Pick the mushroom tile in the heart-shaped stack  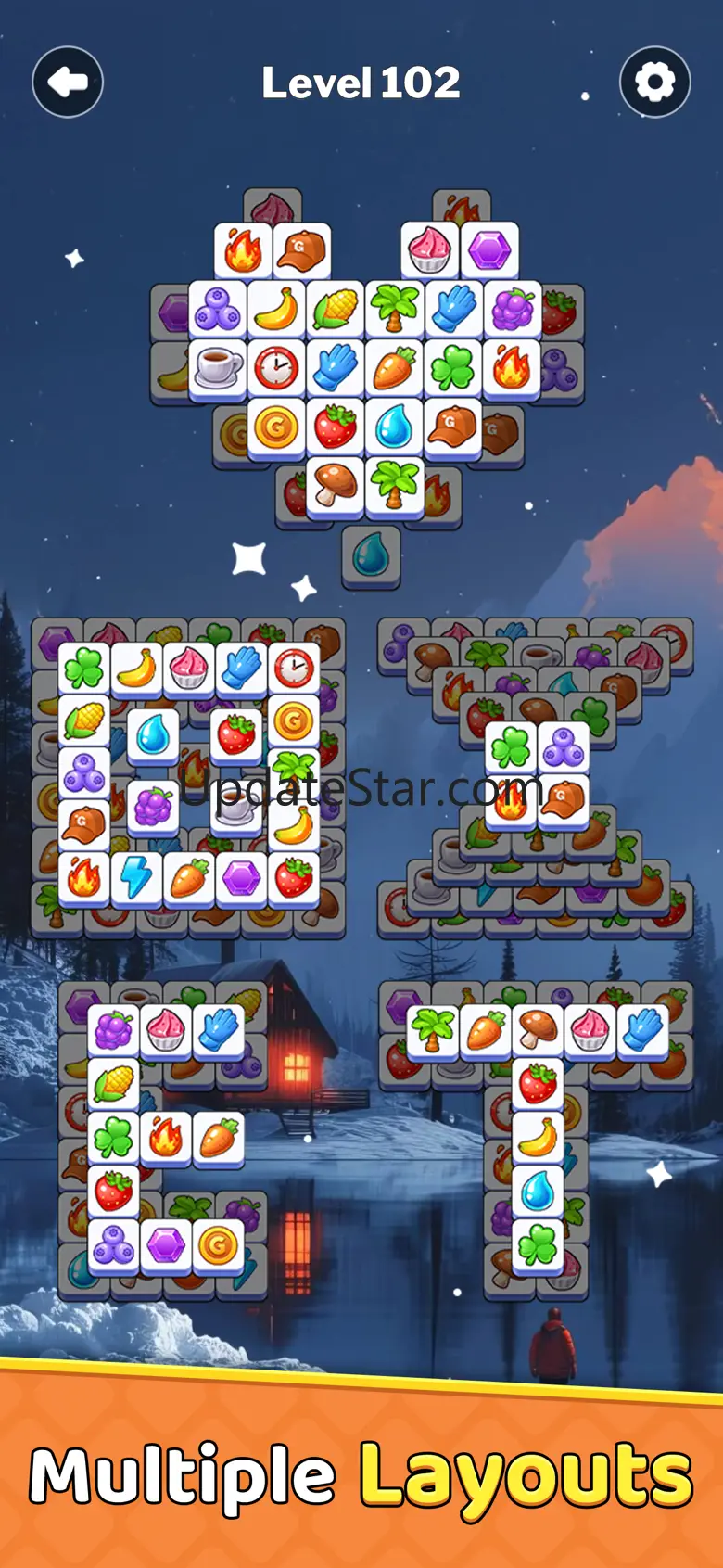[x=335, y=484]
